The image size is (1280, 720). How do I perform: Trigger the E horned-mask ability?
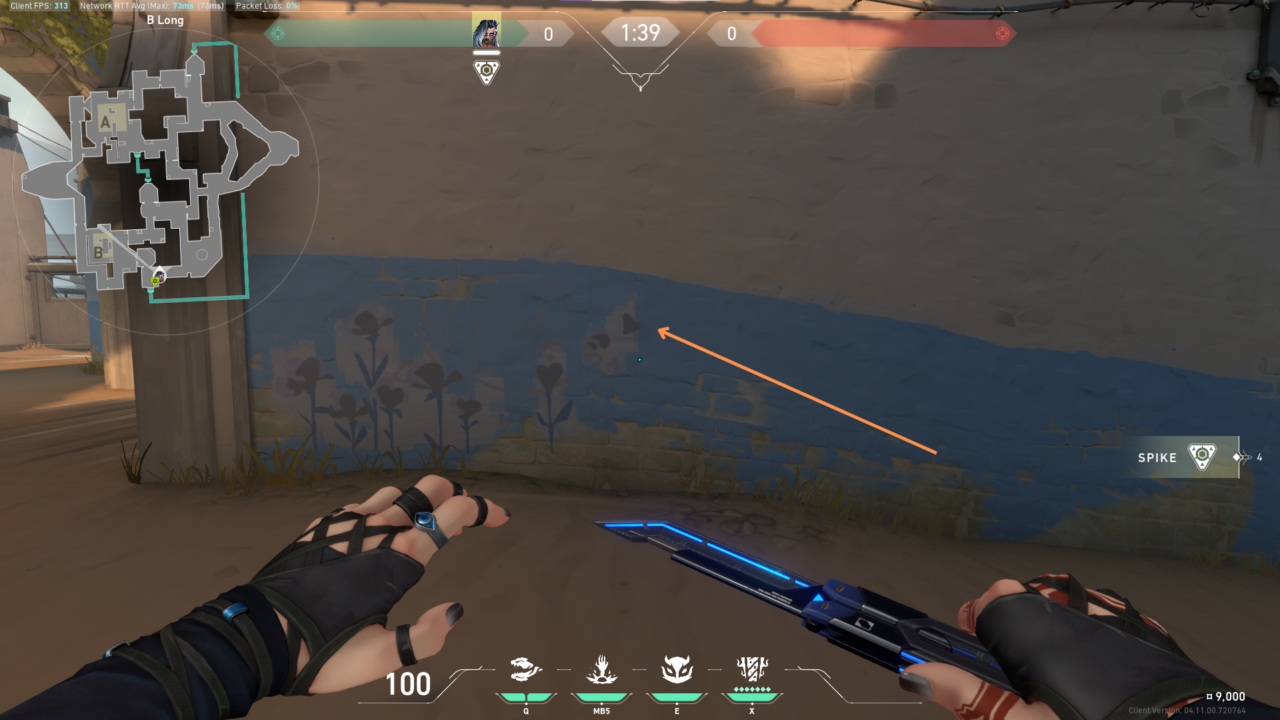coord(676,670)
